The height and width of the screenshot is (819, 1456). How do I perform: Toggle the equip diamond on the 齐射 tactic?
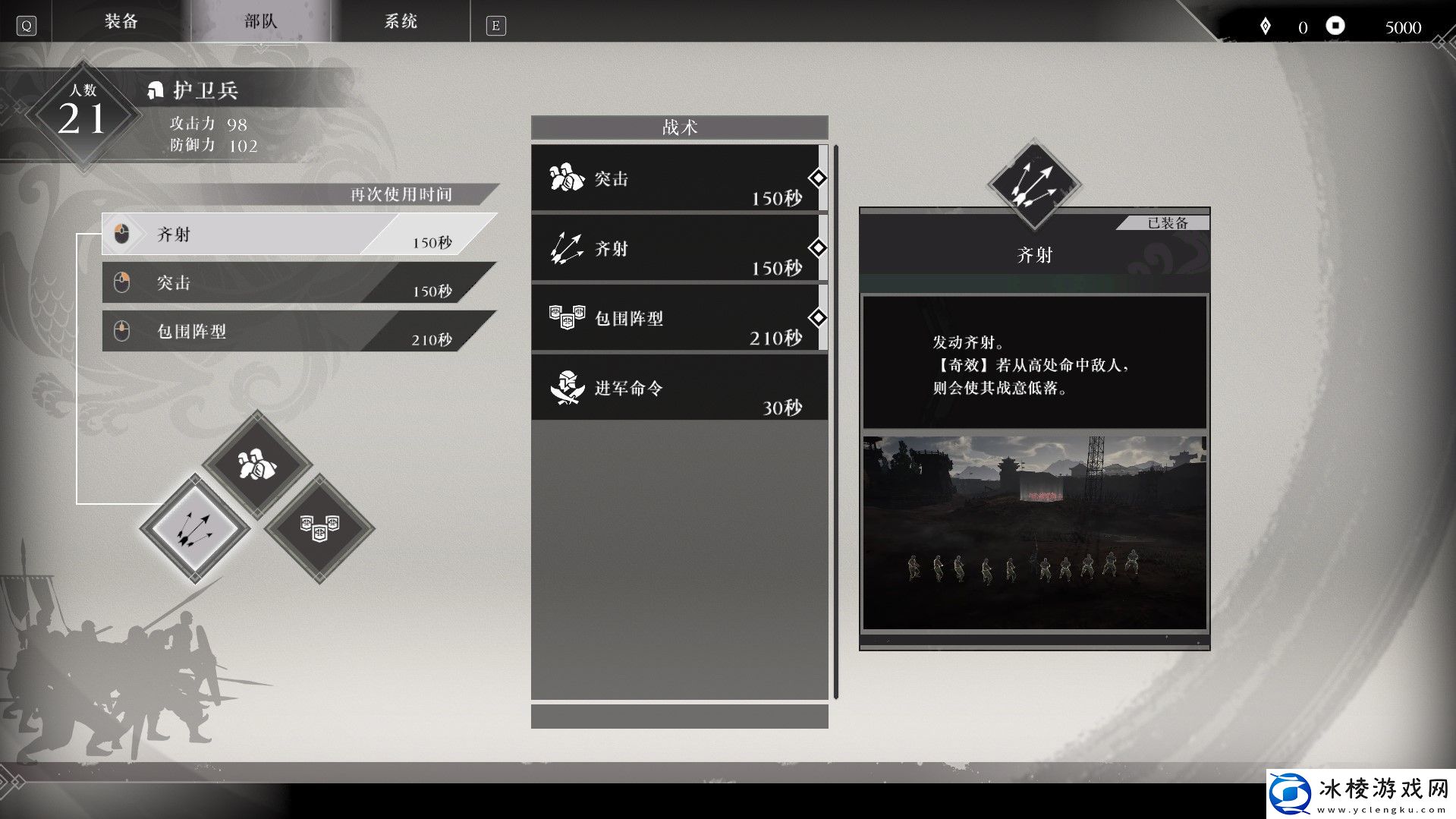click(817, 247)
